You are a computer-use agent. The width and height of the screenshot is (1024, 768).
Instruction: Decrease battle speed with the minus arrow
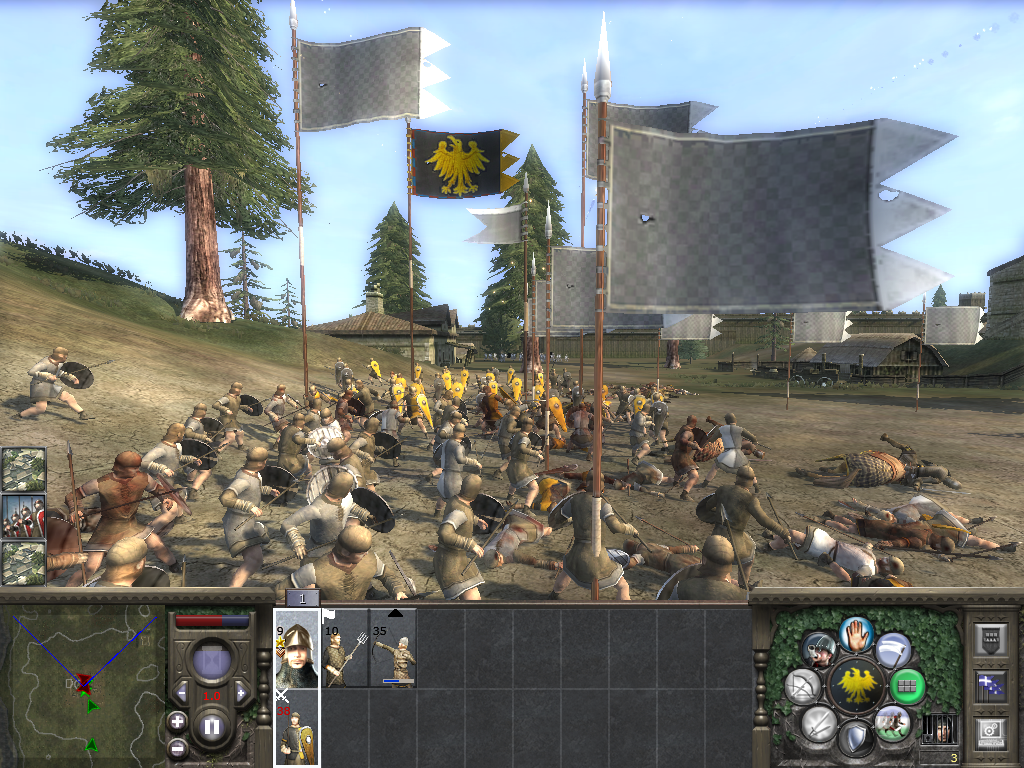182,693
